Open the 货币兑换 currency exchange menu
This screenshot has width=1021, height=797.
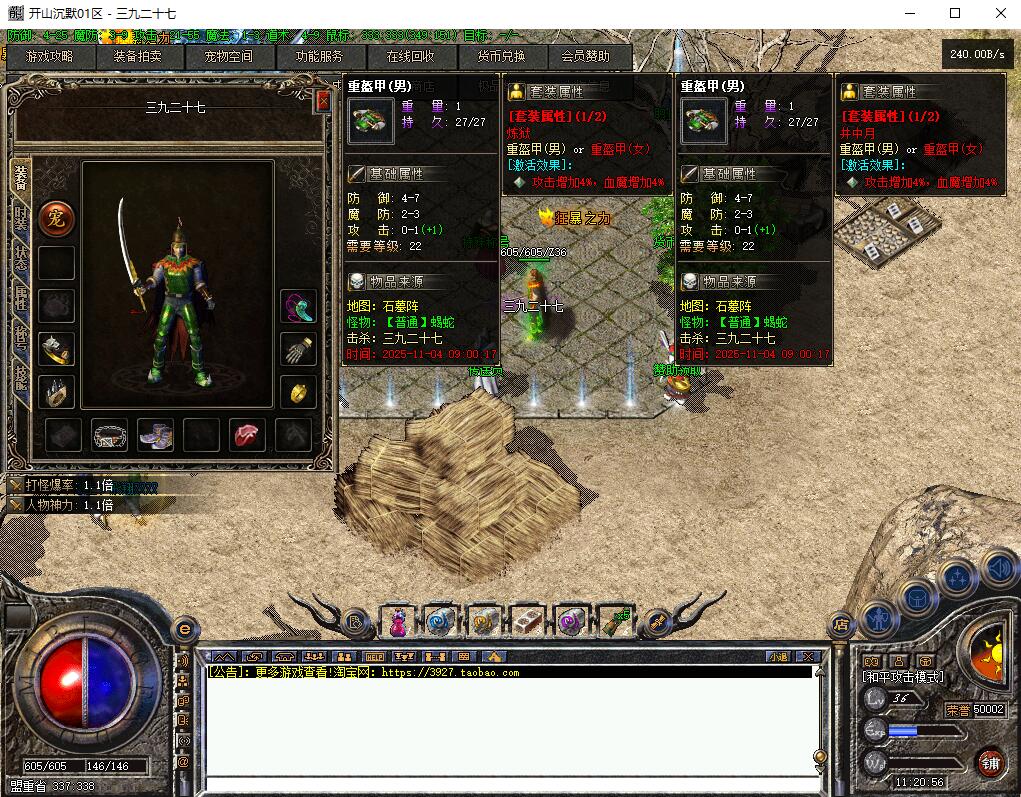point(500,57)
